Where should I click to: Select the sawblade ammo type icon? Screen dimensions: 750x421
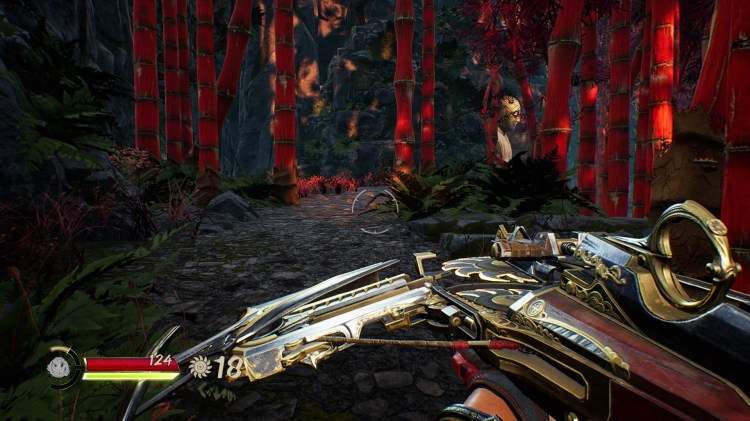(x=201, y=367)
